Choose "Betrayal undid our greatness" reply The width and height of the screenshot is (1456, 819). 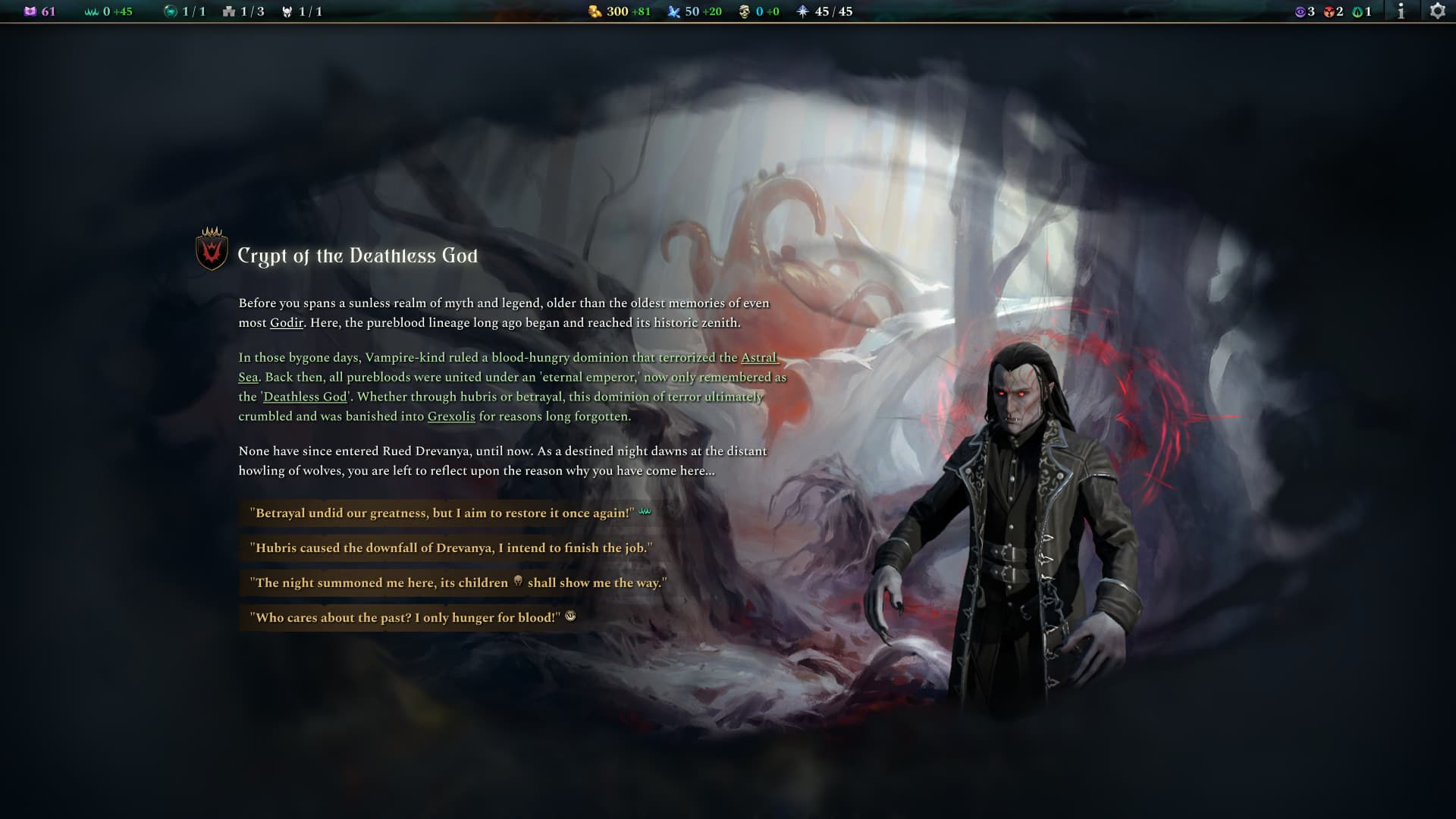tap(444, 513)
